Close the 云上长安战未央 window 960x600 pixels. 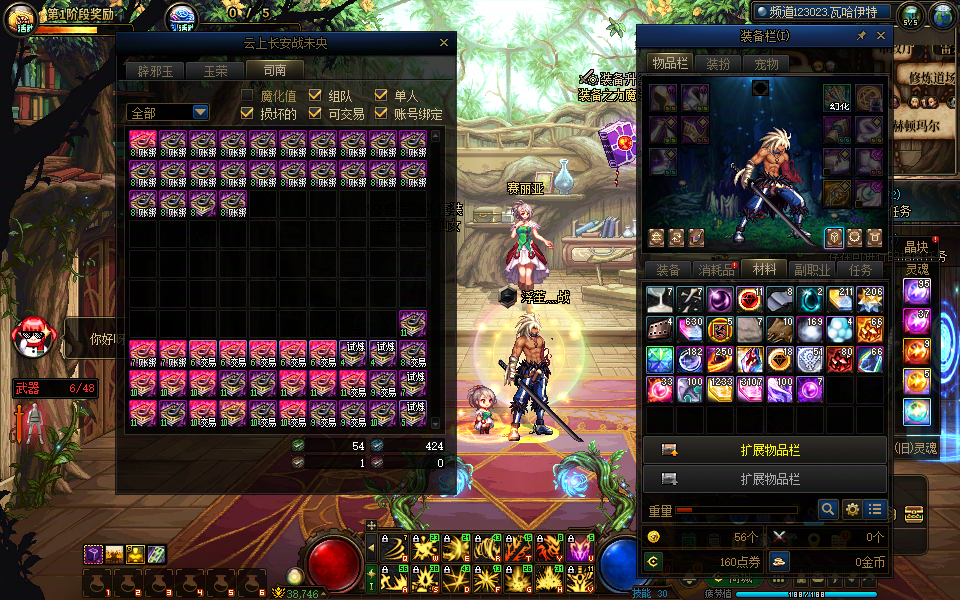(444, 43)
